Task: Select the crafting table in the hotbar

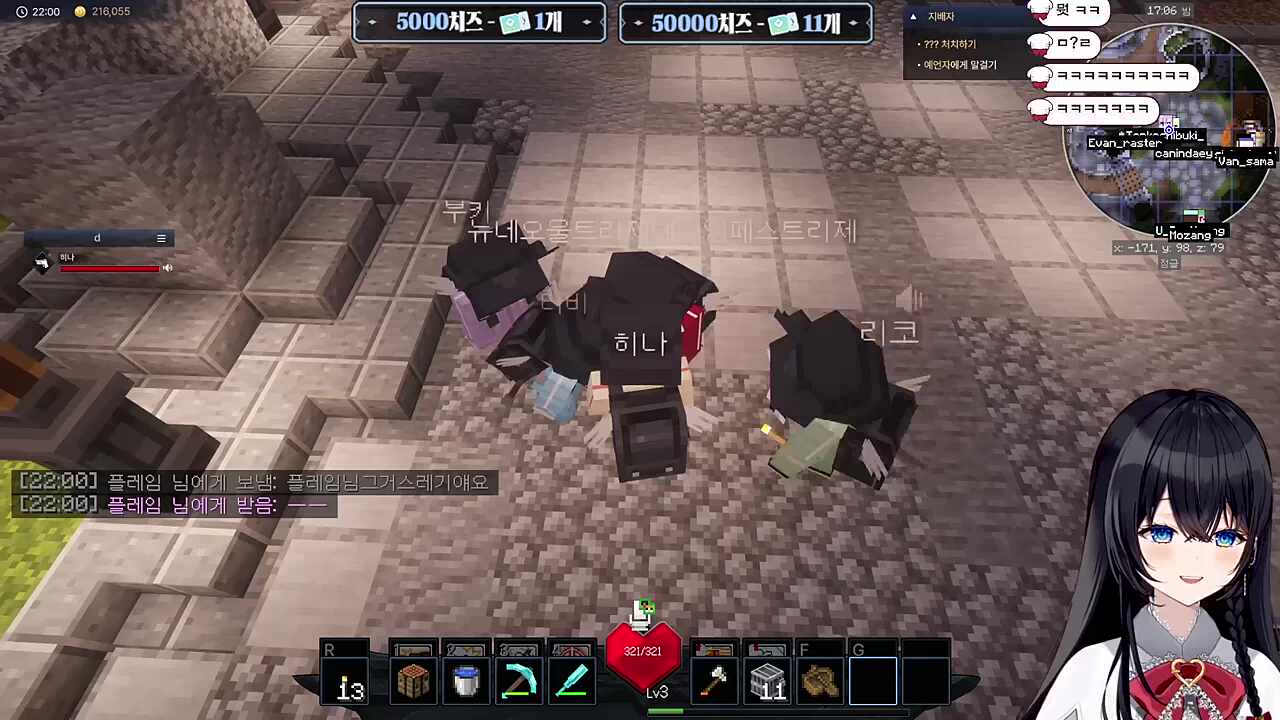Action: [413, 679]
